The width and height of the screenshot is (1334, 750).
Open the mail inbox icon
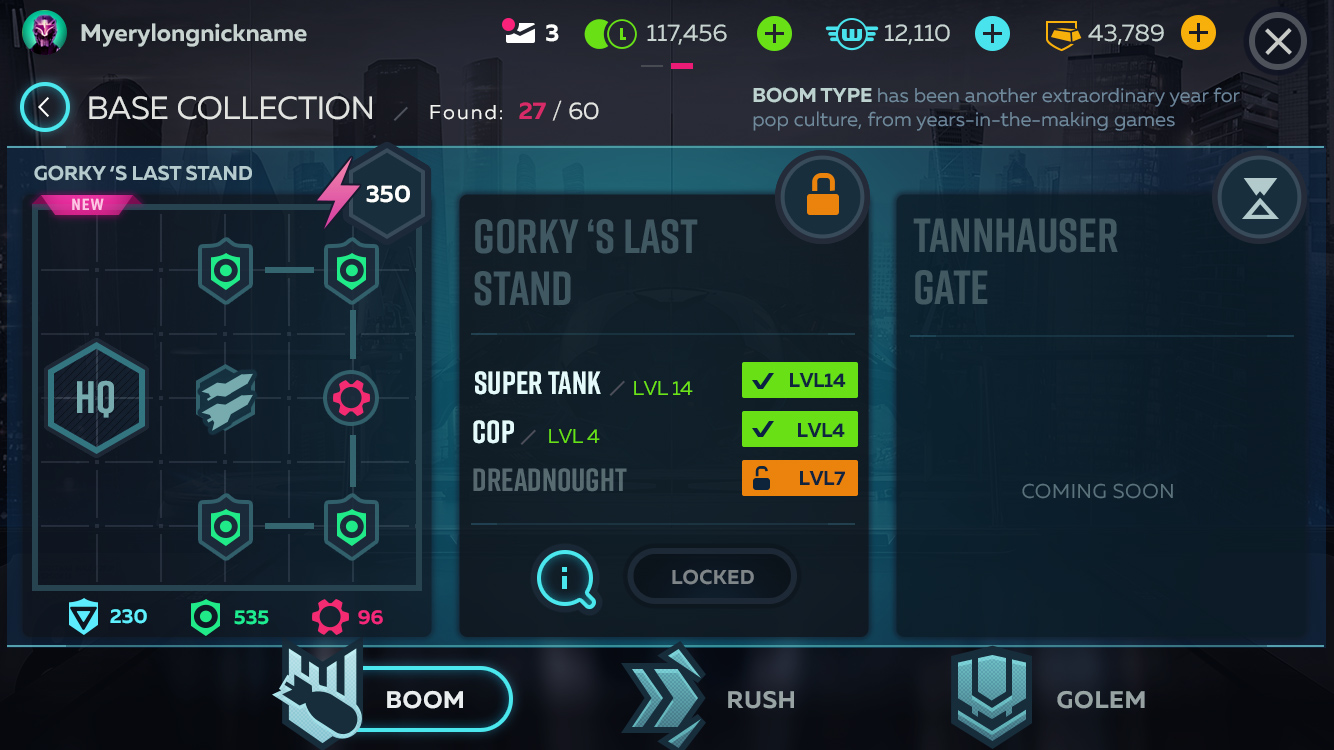519,34
